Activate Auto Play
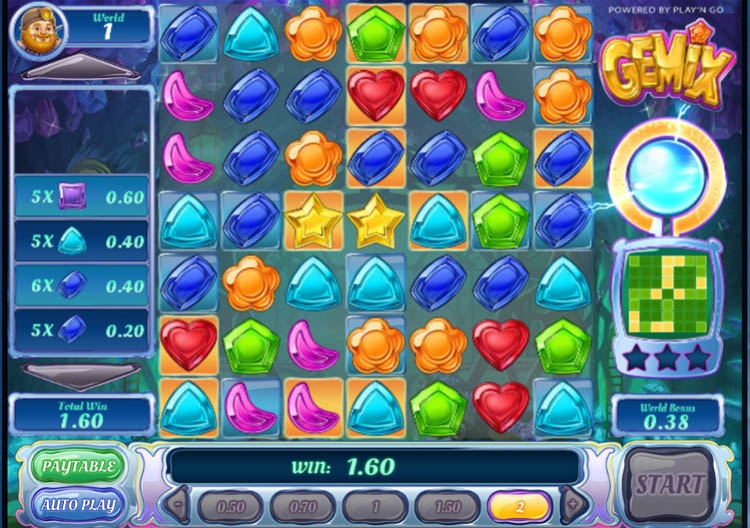This screenshot has width=750, height=528. pos(78,504)
